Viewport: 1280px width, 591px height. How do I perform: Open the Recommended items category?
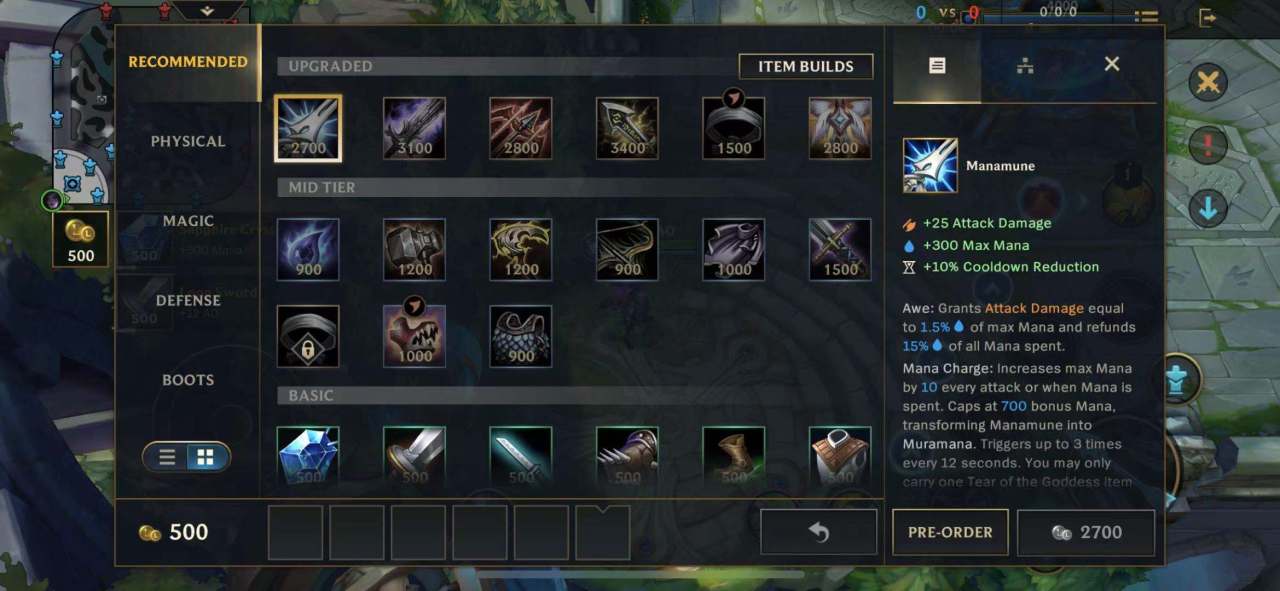(x=188, y=62)
